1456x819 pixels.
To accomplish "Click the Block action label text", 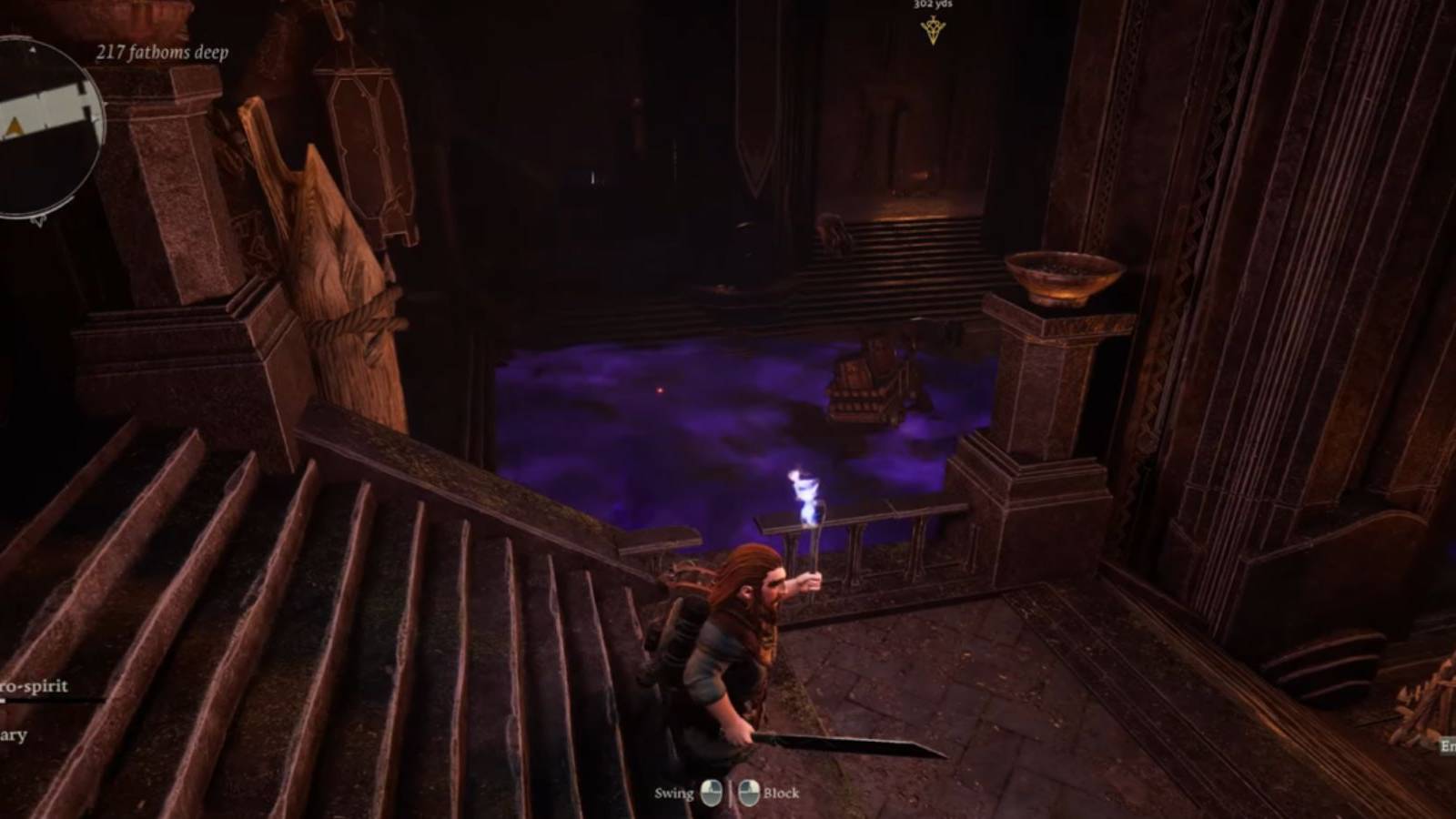I will (783, 792).
